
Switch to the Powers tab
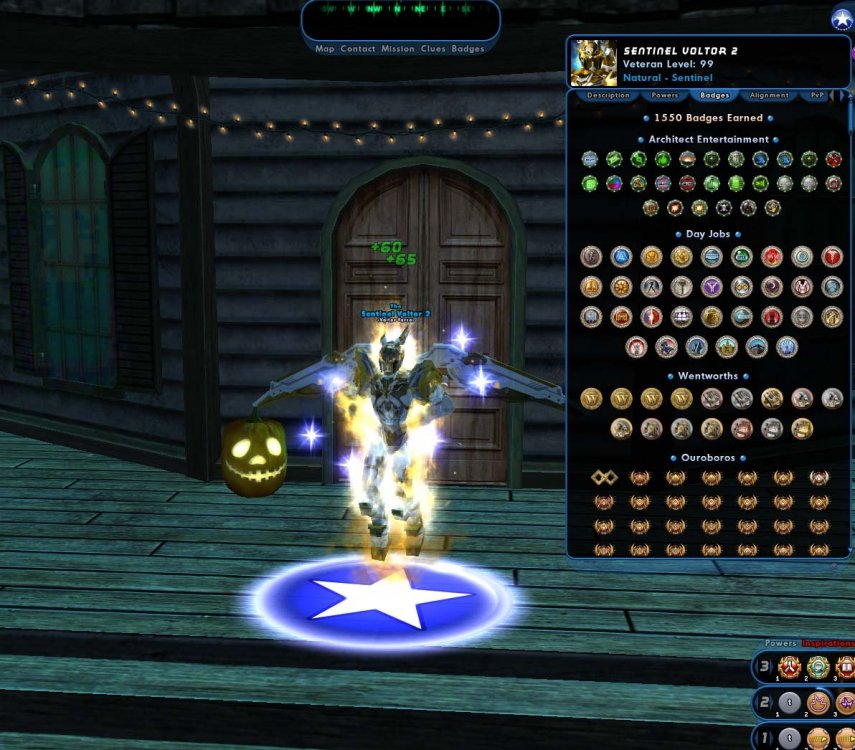664,96
